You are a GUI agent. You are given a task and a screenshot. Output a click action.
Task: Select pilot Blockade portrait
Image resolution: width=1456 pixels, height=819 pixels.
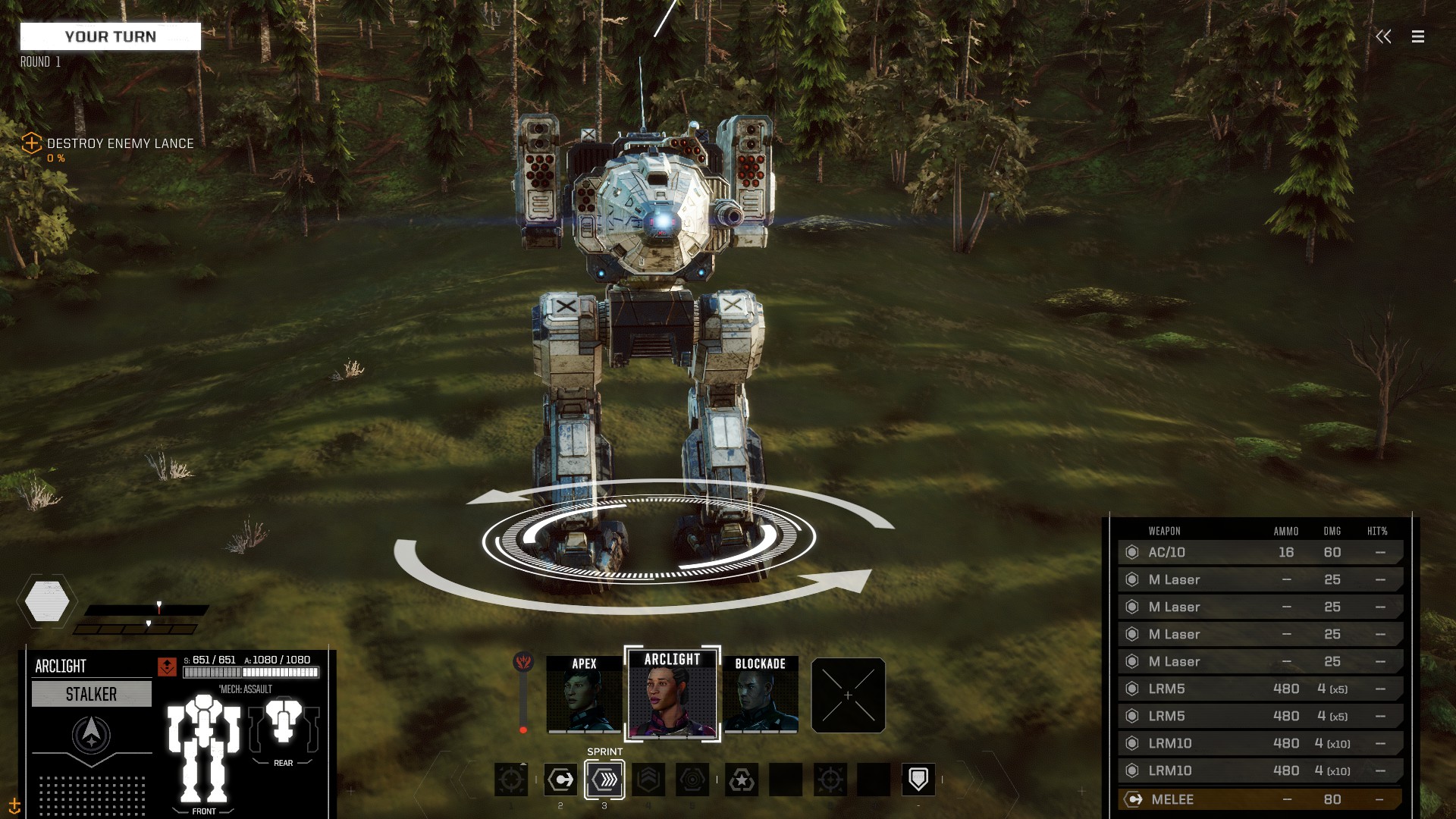click(x=760, y=695)
